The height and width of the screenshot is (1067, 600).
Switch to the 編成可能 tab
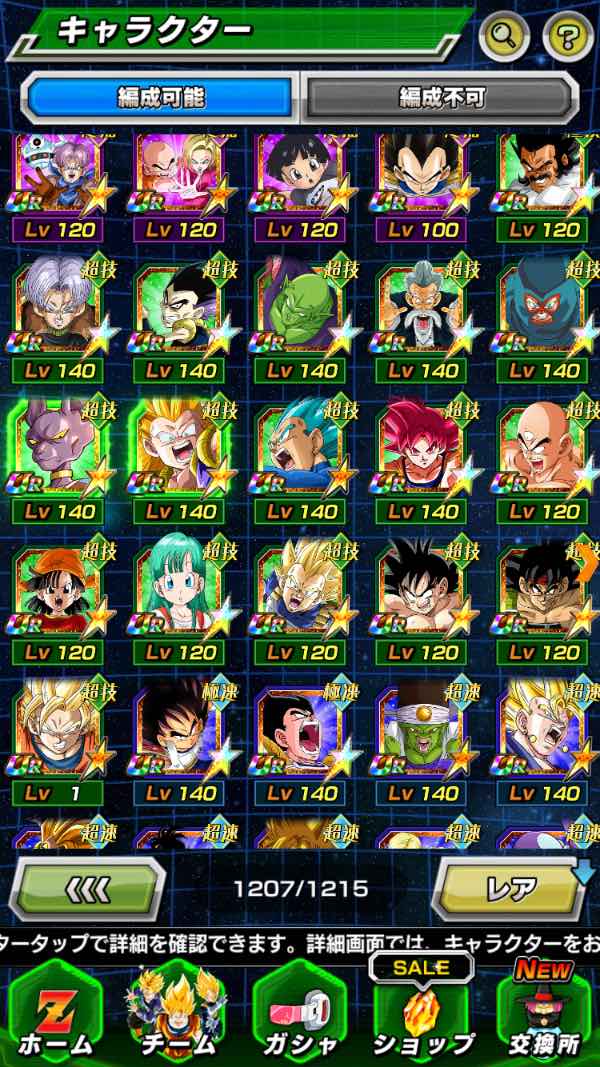click(160, 97)
